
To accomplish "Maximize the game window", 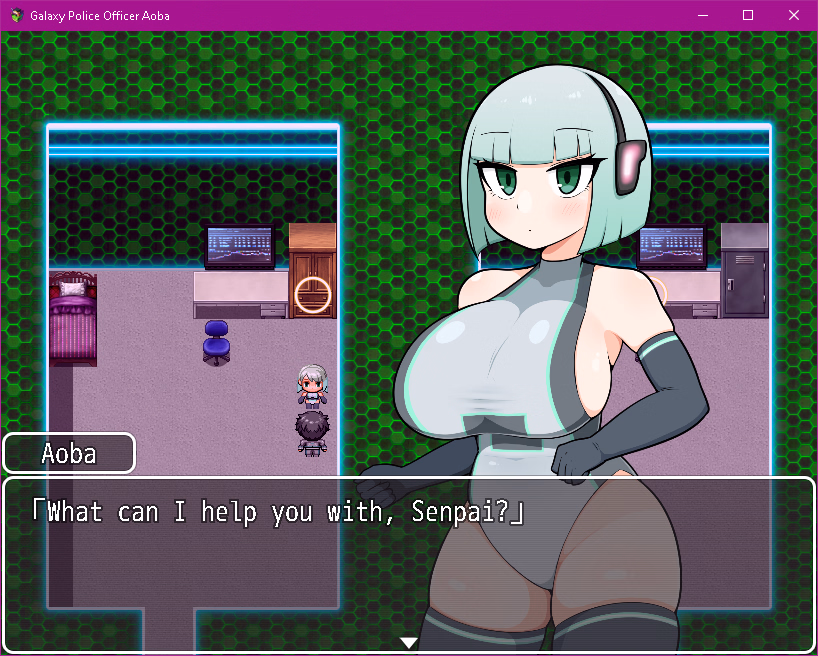I will (748, 15).
